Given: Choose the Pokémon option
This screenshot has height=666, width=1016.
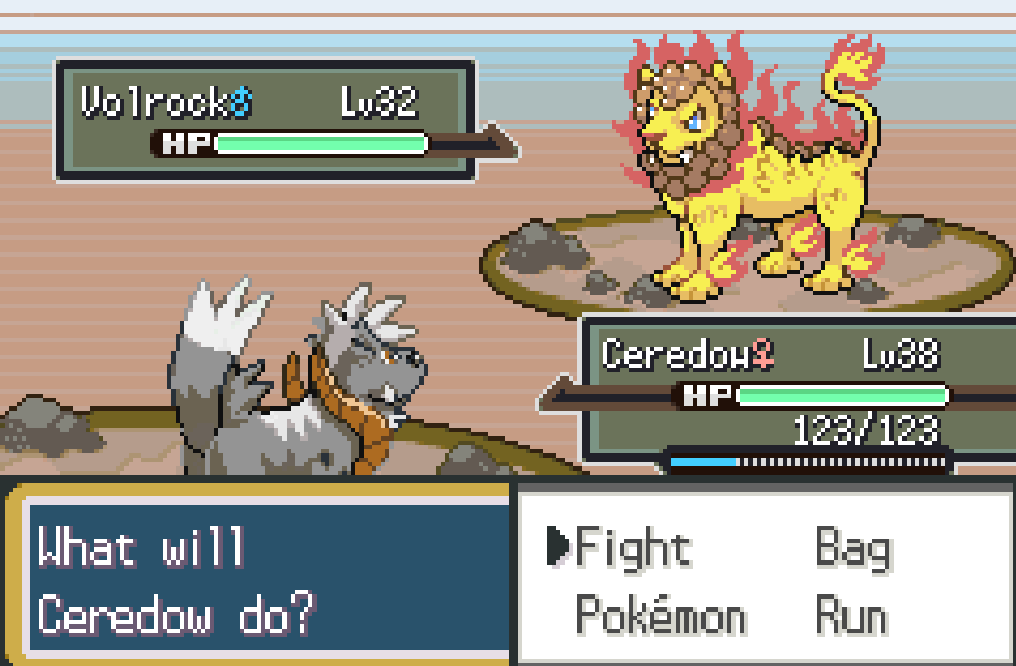Looking at the screenshot, I should [x=660, y=616].
